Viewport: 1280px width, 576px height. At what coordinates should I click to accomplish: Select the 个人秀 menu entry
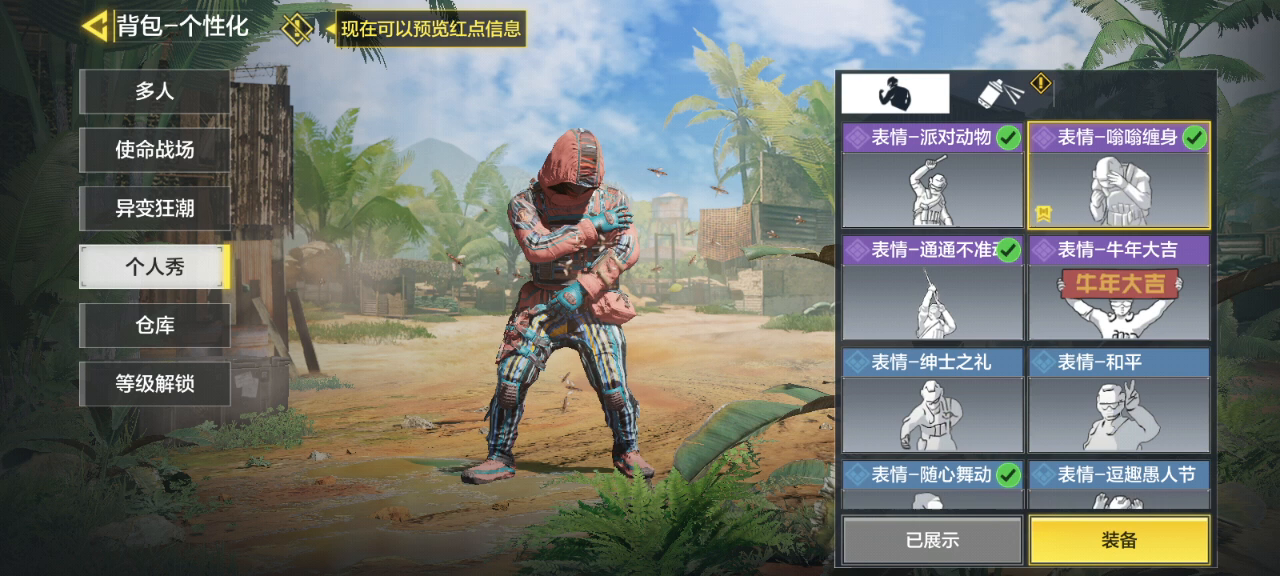point(155,267)
